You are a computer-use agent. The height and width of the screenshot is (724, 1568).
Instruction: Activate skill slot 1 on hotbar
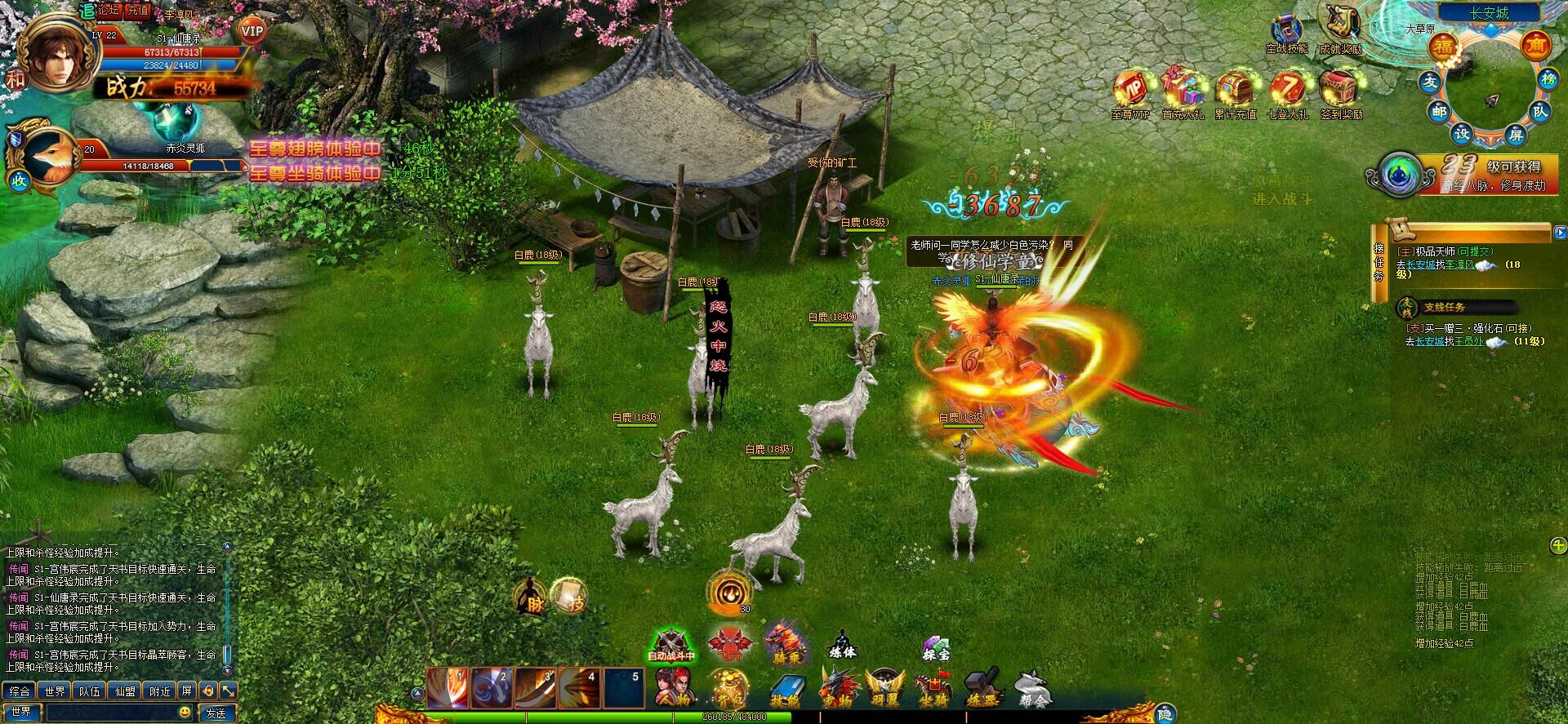coord(447,688)
